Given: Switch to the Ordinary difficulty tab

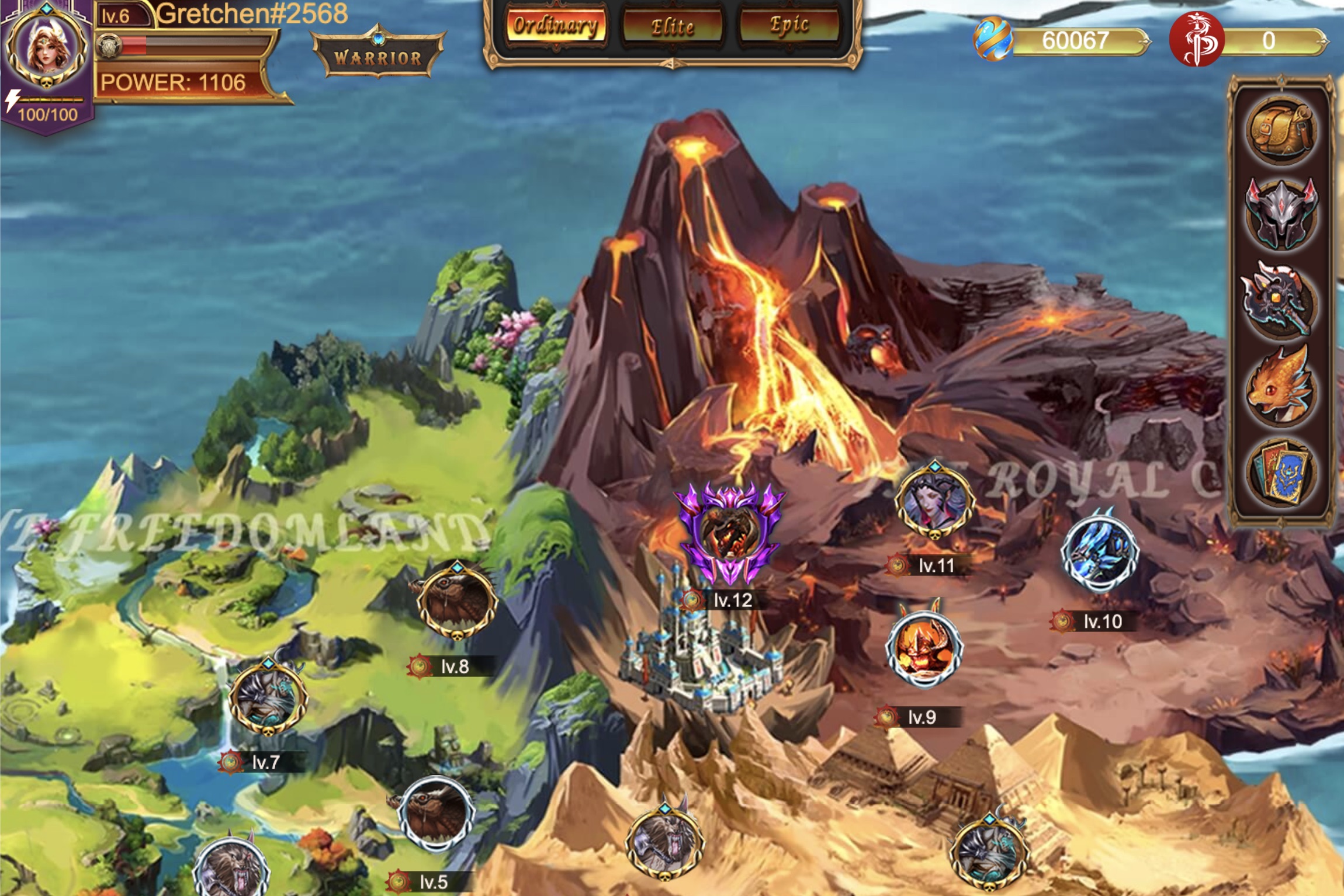Looking at the screenshot, I should click(555, 26).
